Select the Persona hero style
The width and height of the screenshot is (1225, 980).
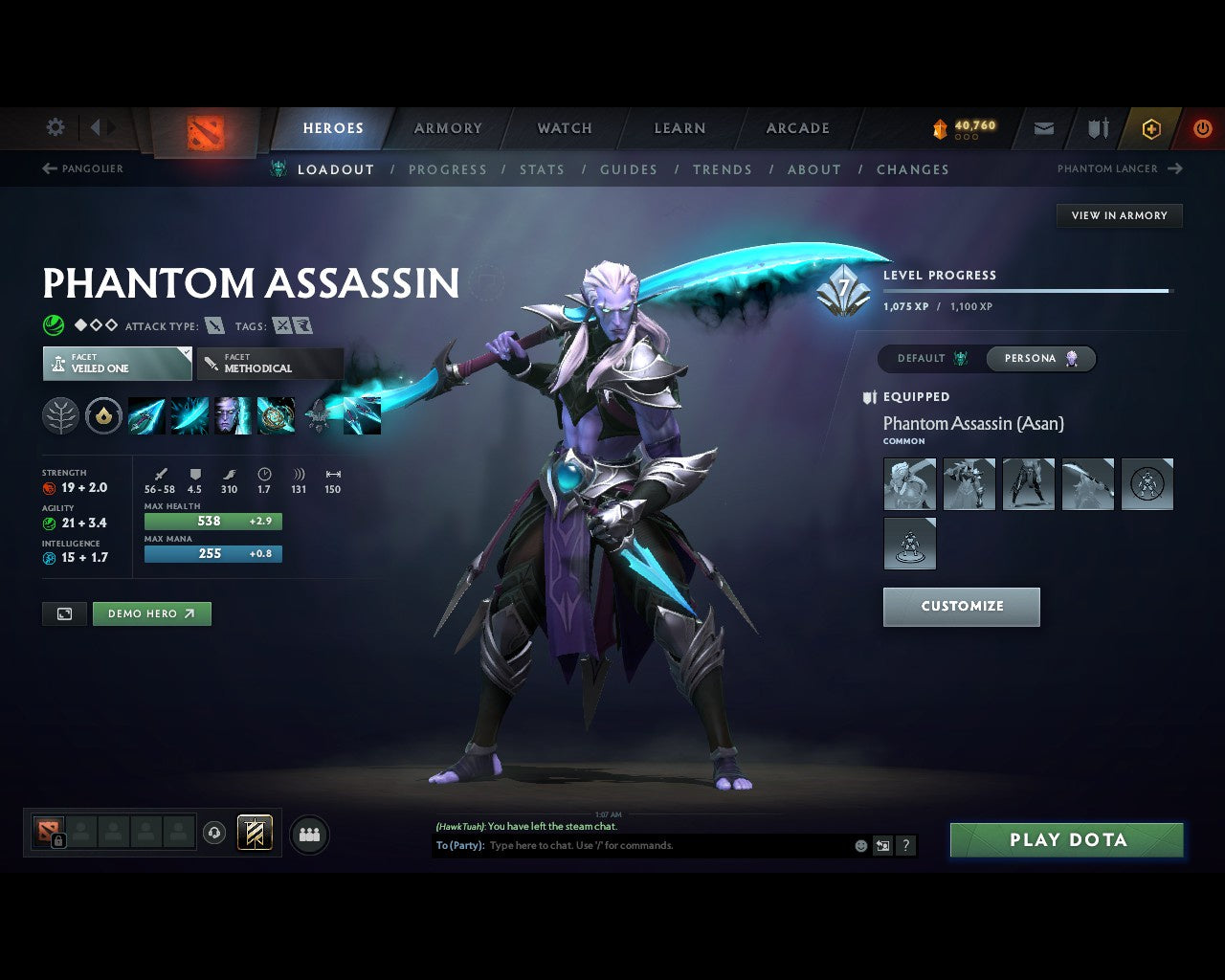tap(1040, 358)
